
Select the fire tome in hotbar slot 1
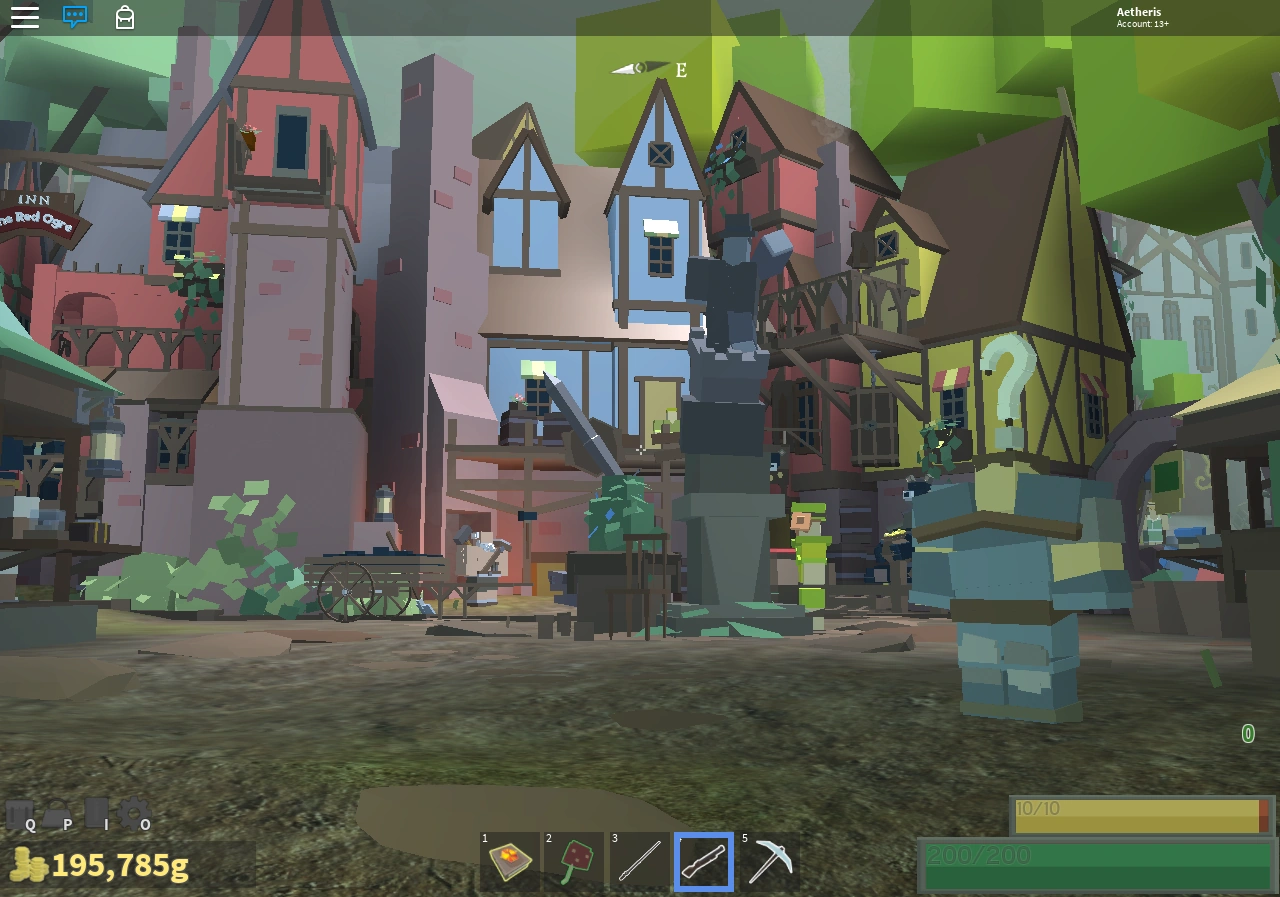pos(509,861)
